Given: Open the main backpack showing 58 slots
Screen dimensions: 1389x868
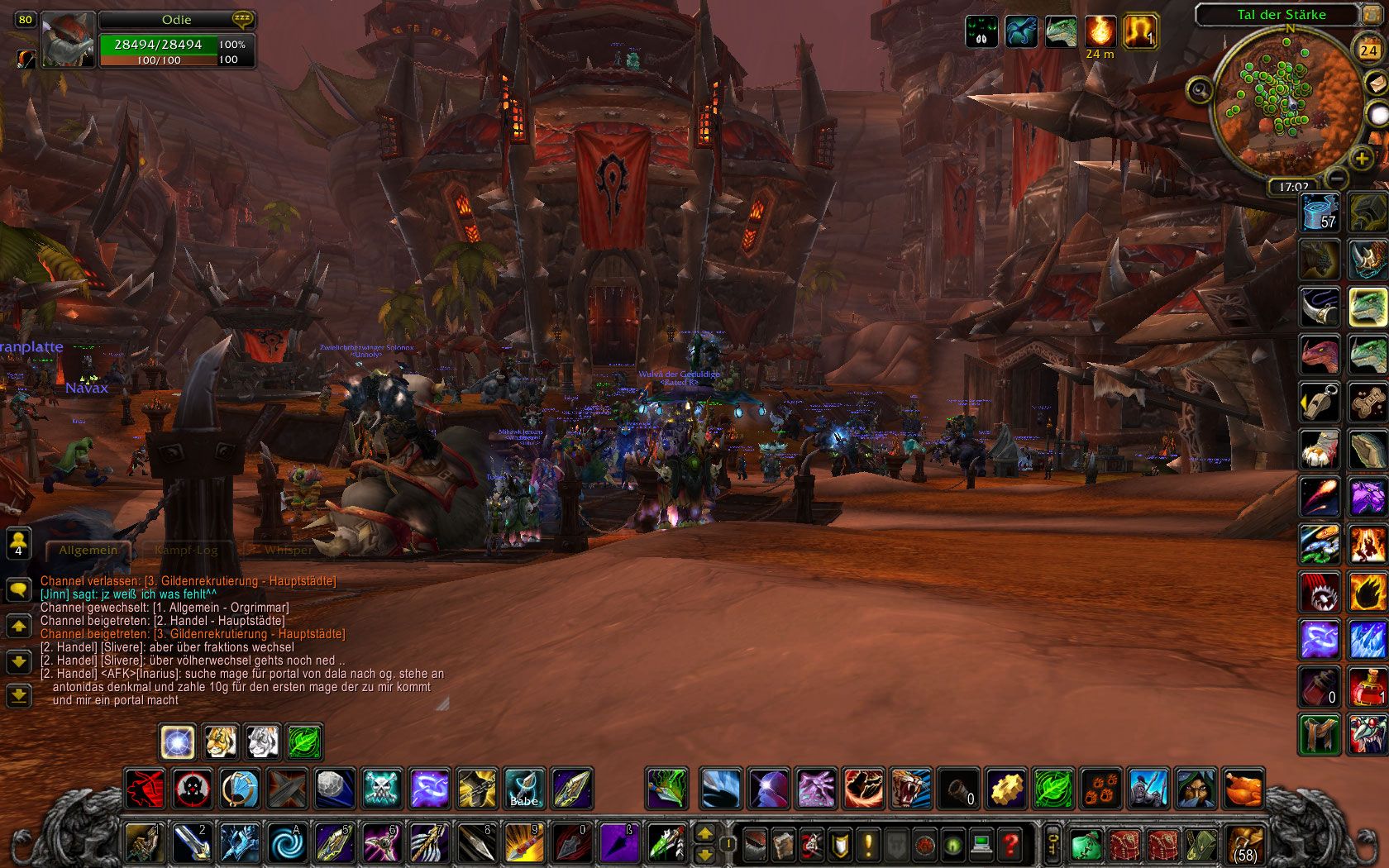Looking at the screenshot, I should point(1244,845).
